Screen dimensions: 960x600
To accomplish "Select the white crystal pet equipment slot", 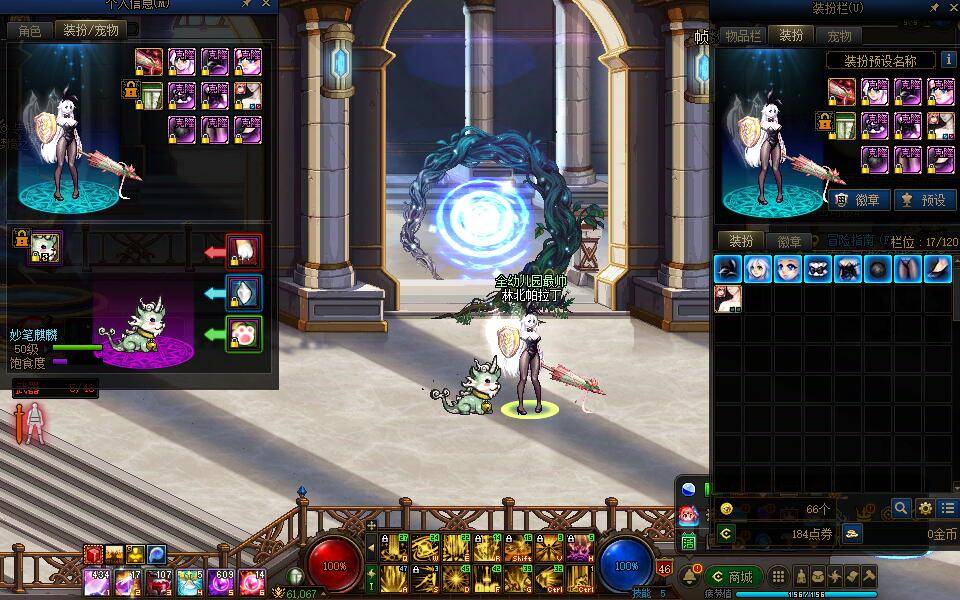I will click(245, 292).
